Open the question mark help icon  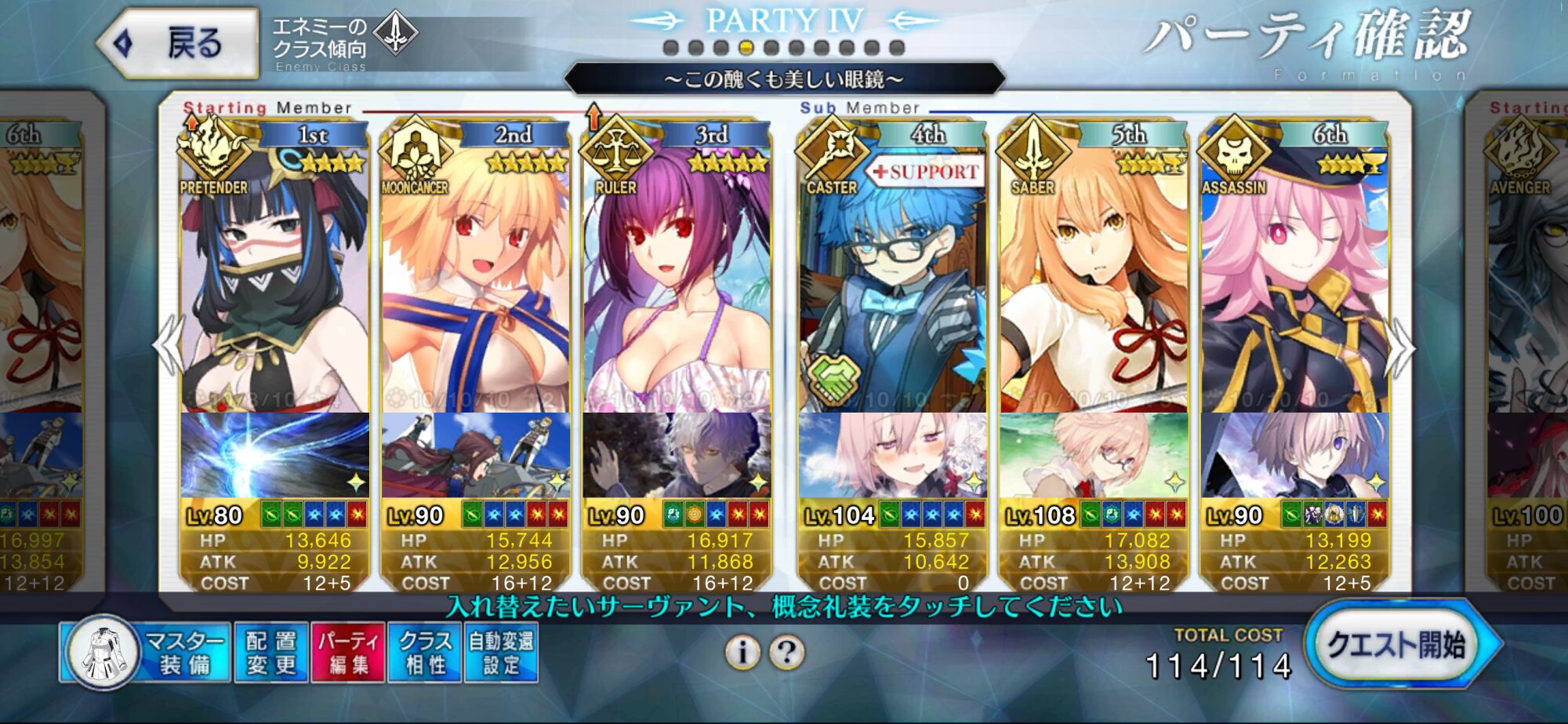pos(787,652)
